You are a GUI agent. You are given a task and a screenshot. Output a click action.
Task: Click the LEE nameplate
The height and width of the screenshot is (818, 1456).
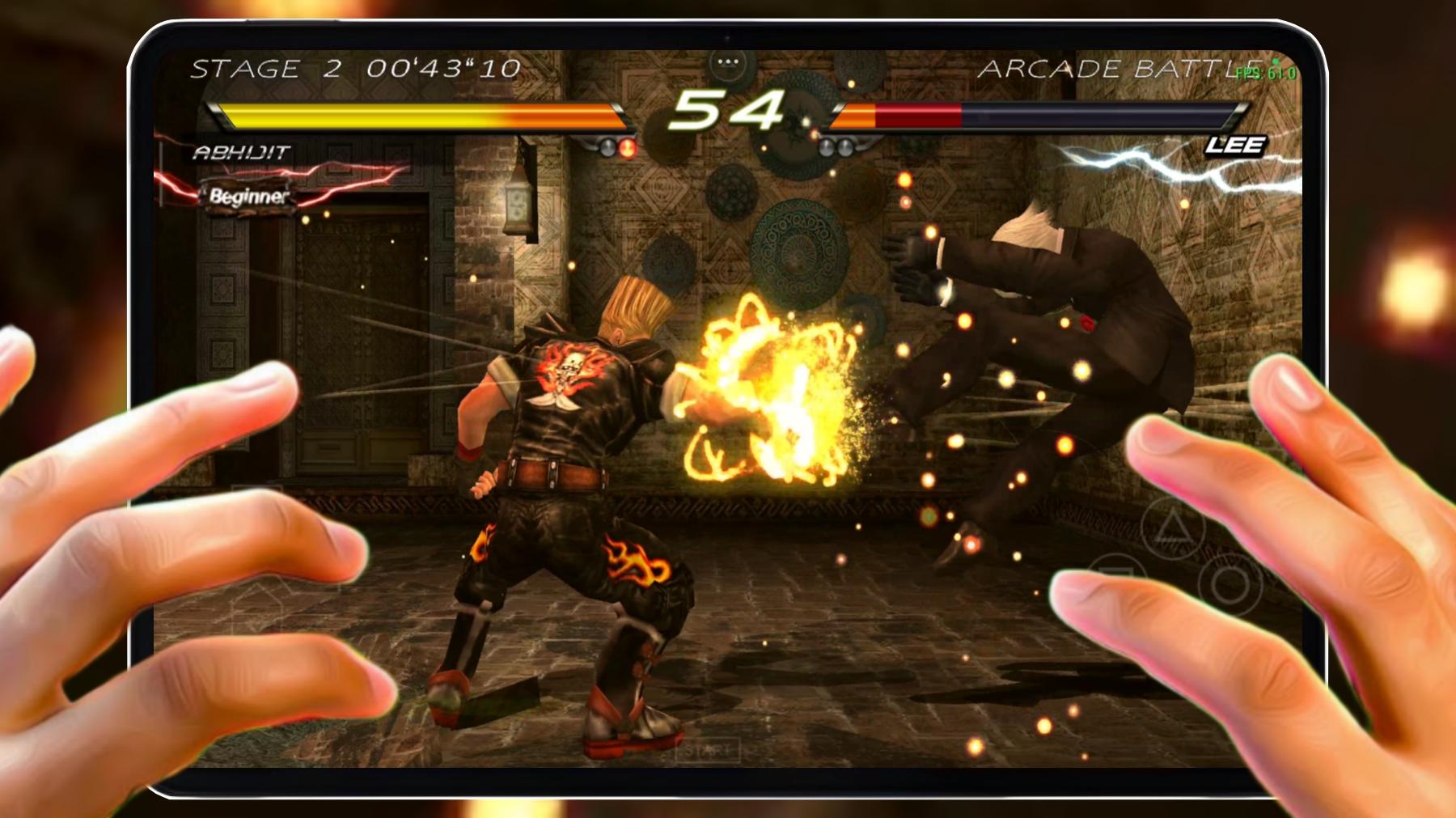point(1235,147)
